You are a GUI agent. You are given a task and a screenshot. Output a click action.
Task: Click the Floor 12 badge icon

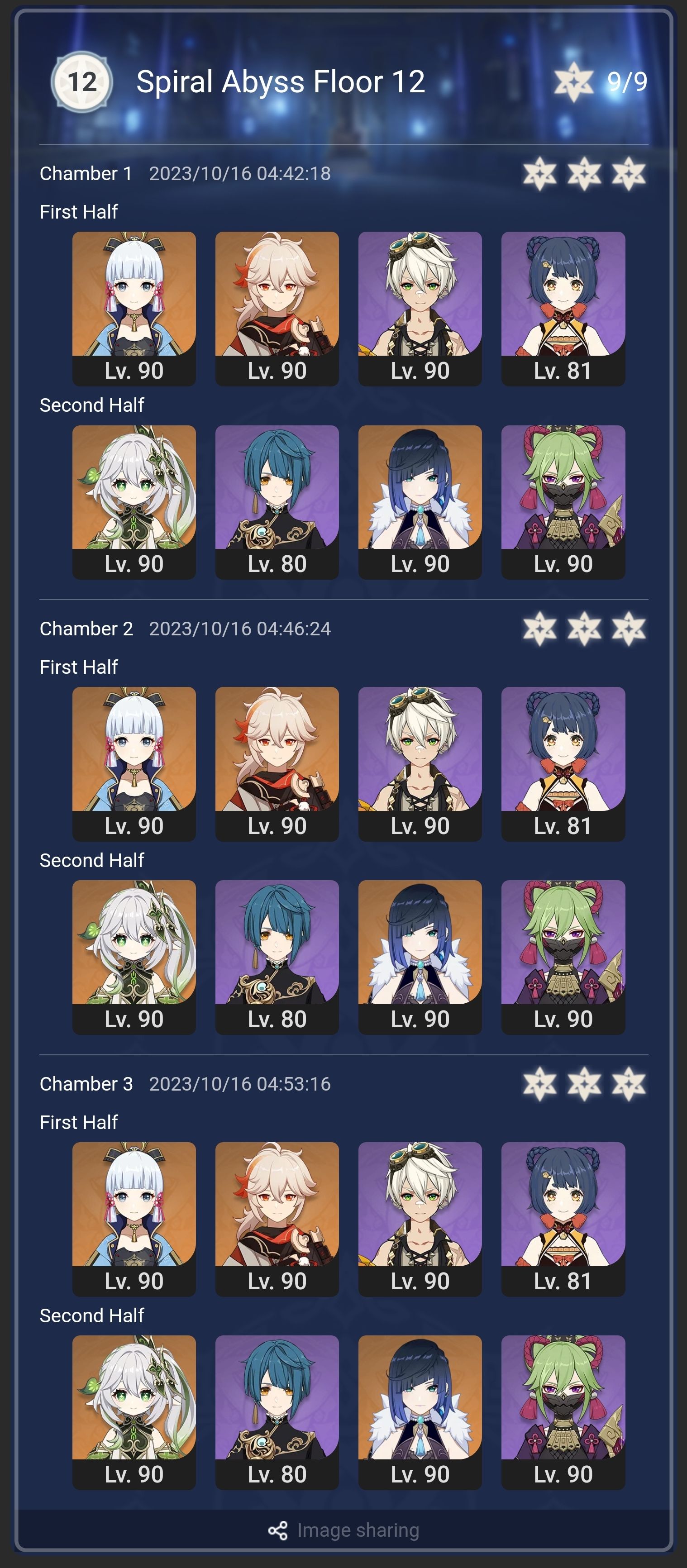click(82, 81)
